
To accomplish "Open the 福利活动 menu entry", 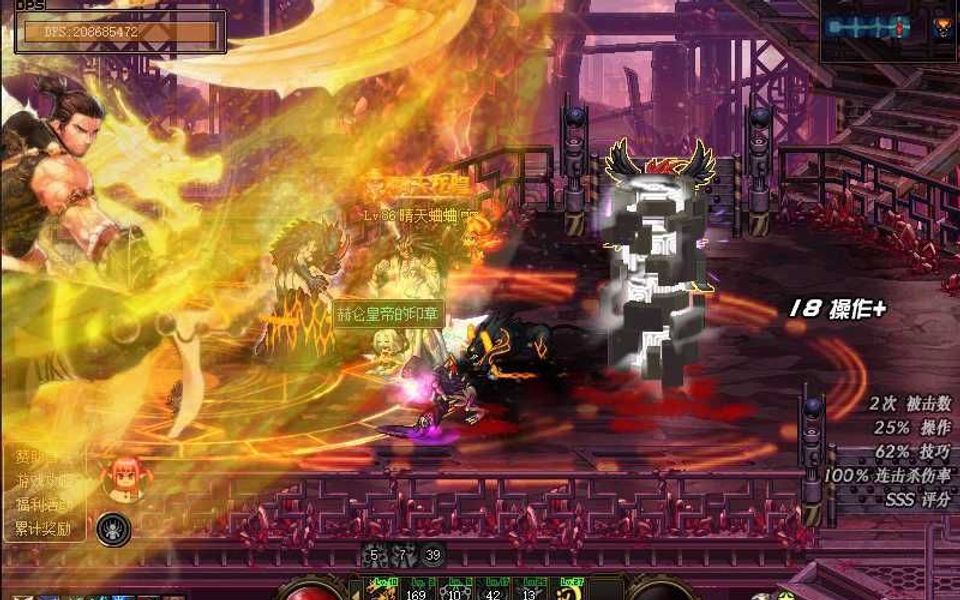I will coord(43,504).
